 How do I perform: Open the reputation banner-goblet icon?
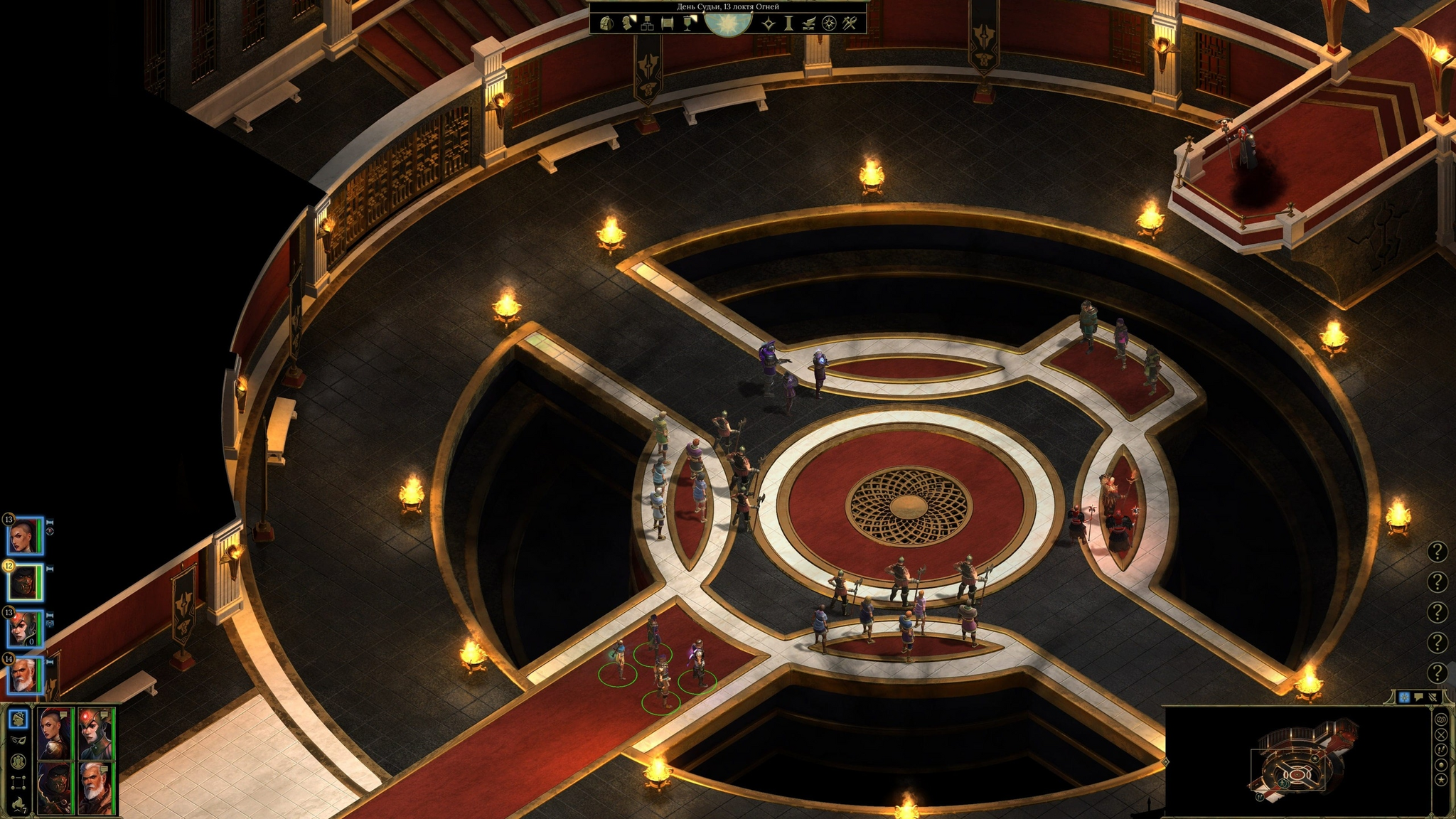coord(688,23)
